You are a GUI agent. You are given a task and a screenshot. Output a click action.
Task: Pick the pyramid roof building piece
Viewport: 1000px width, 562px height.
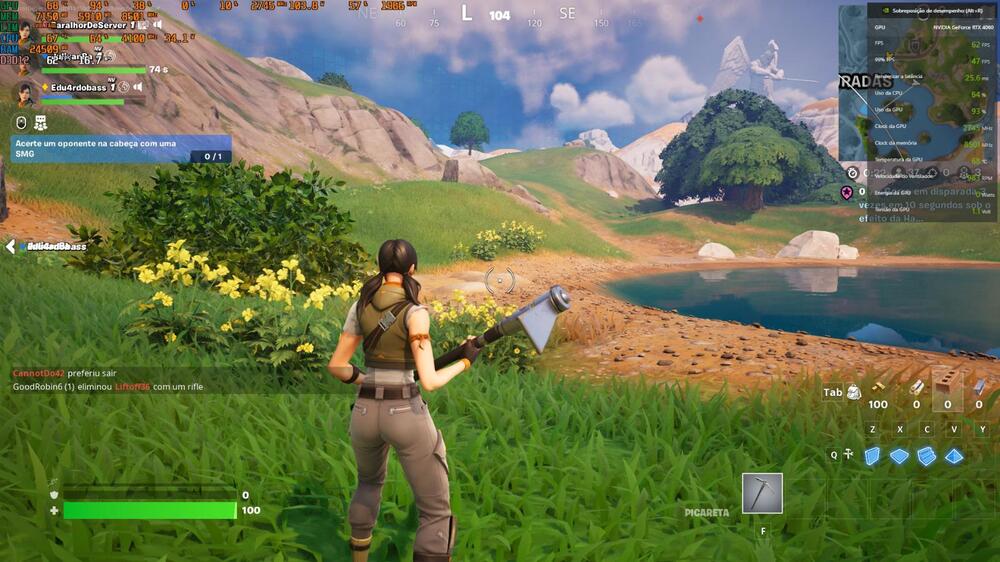pyautogui.click(x=954, y=455)
